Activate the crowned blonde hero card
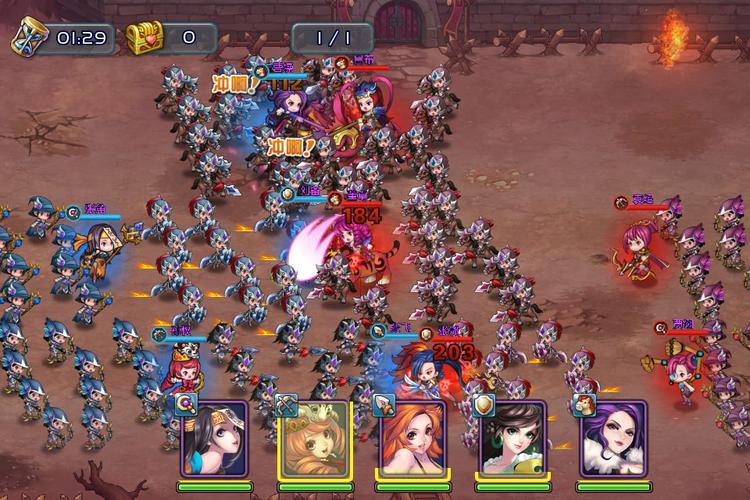Screen dimensions: 750x500 click(x=313, y=438)
